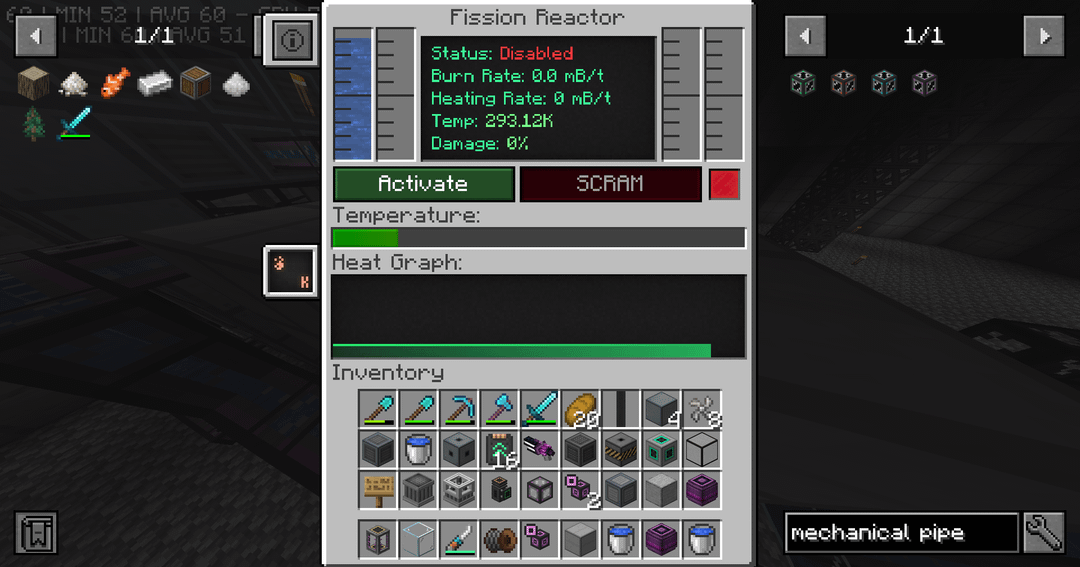Hit the SCRAM button
The height and width of the screenshot is (567, 1080).
pyautogui.click(x=610, y=184)
